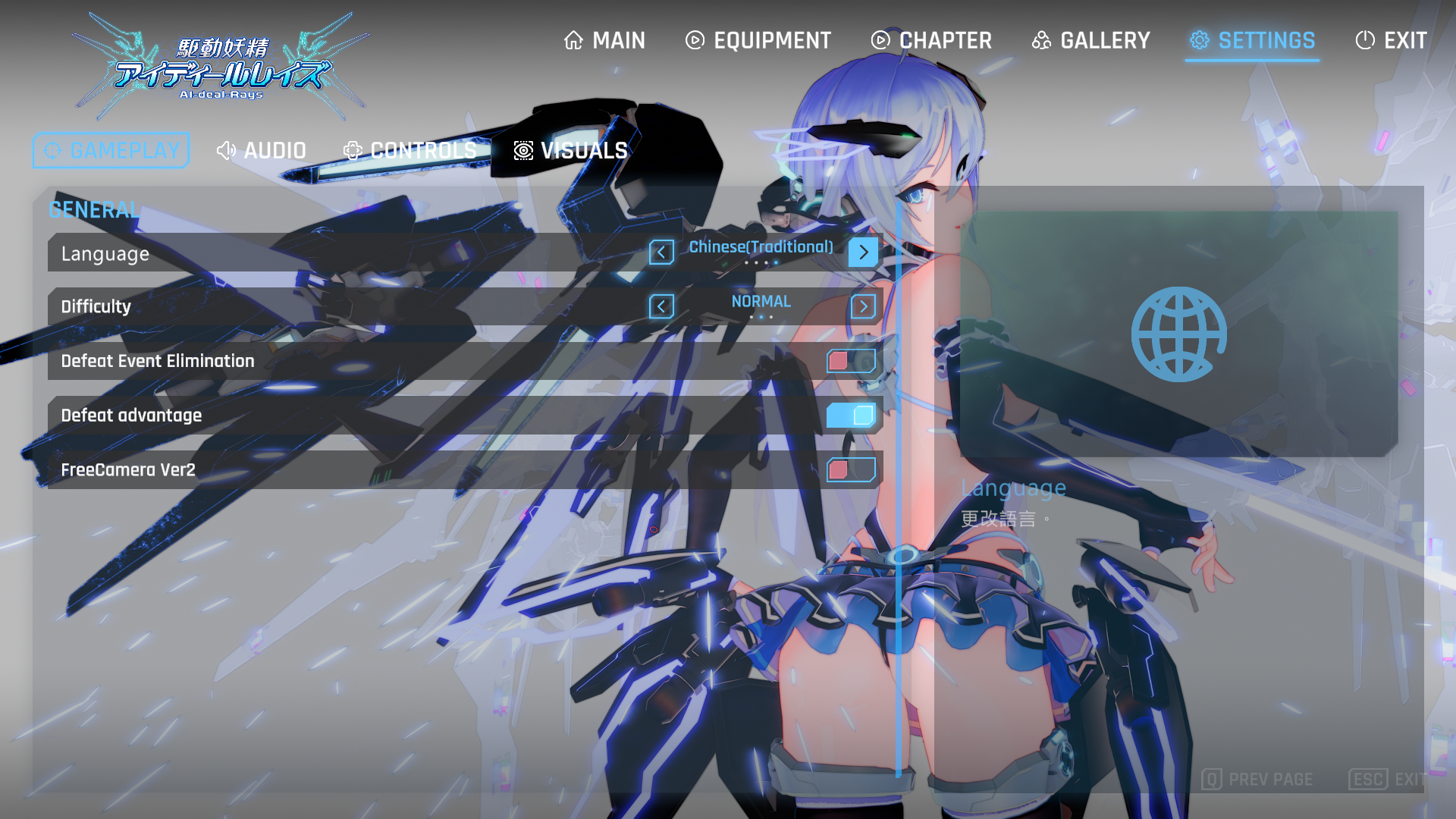The height and width of the screenshot is (819, 1456).
Task: Lower Difficulty with the left arrow
Action: click(661, 306)
